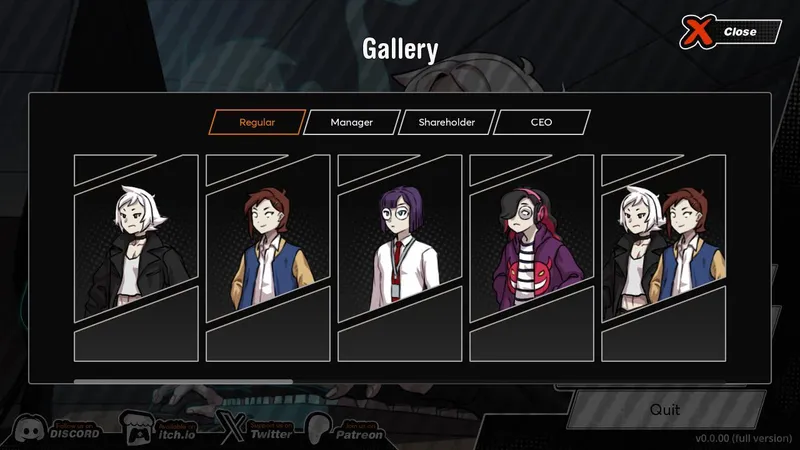Go to the Patreon page

346,430
